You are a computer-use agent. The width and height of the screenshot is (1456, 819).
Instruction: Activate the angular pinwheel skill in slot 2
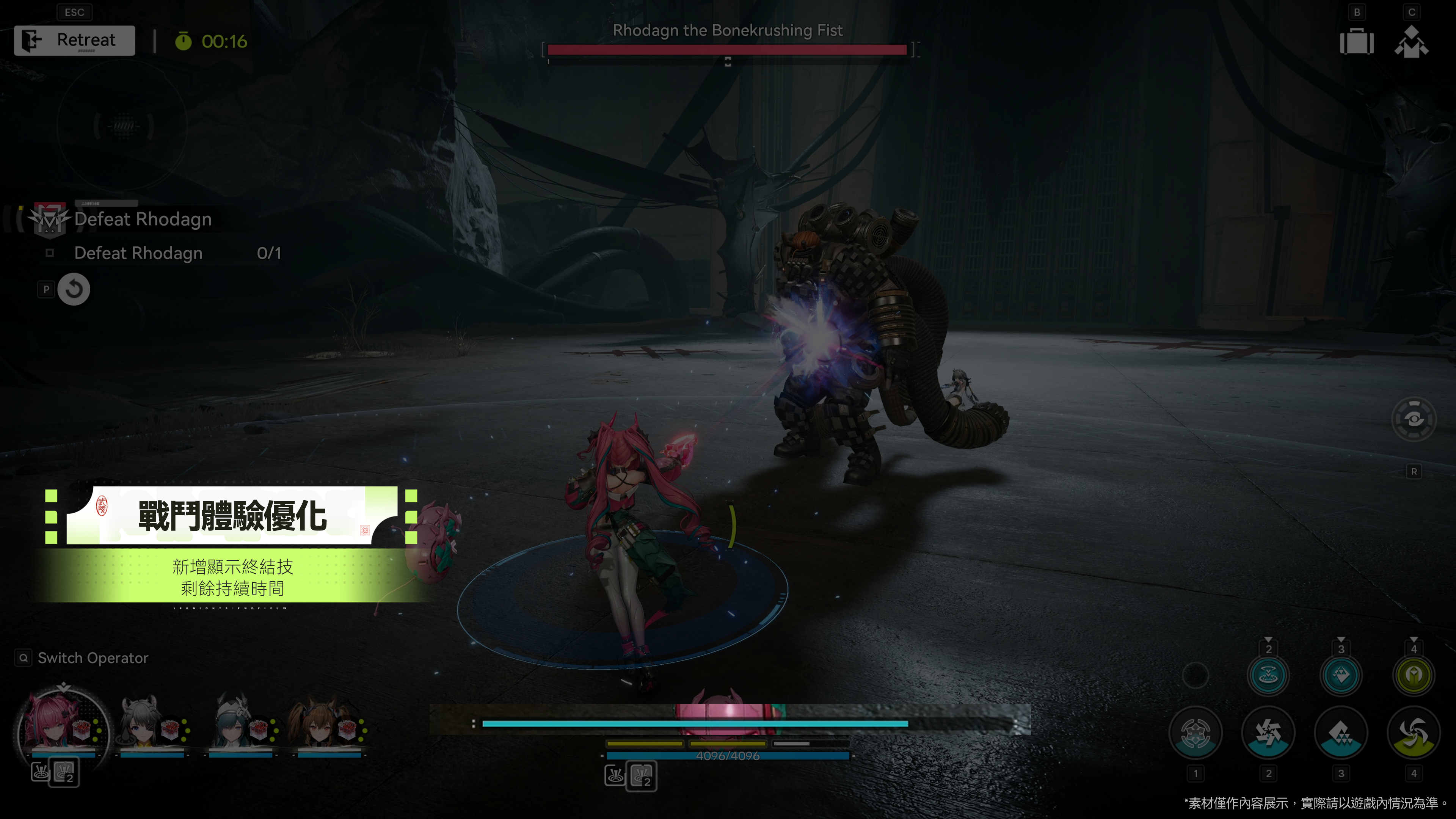coord(1268,733)
